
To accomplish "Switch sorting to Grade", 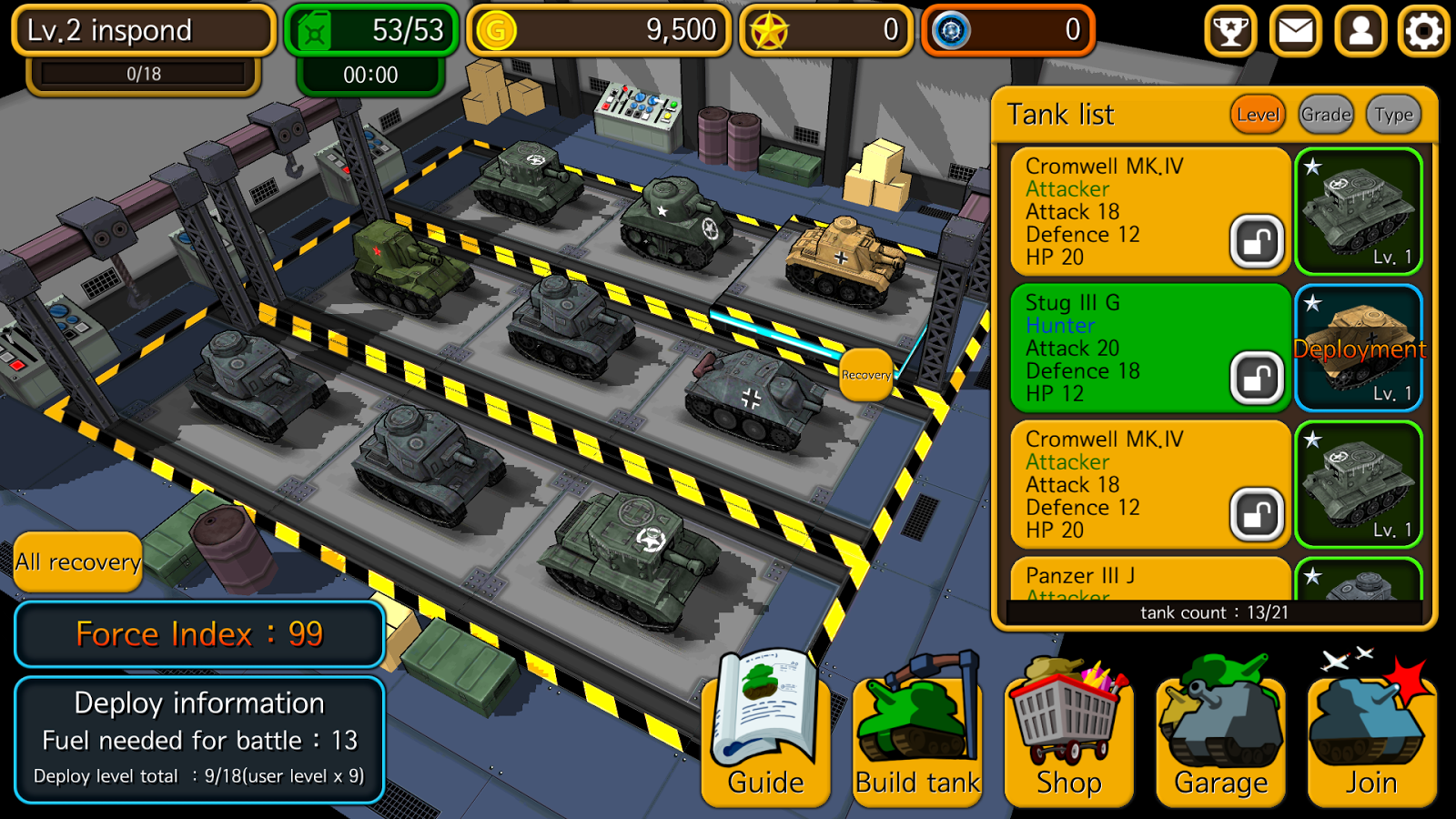I will [1326, 115].
